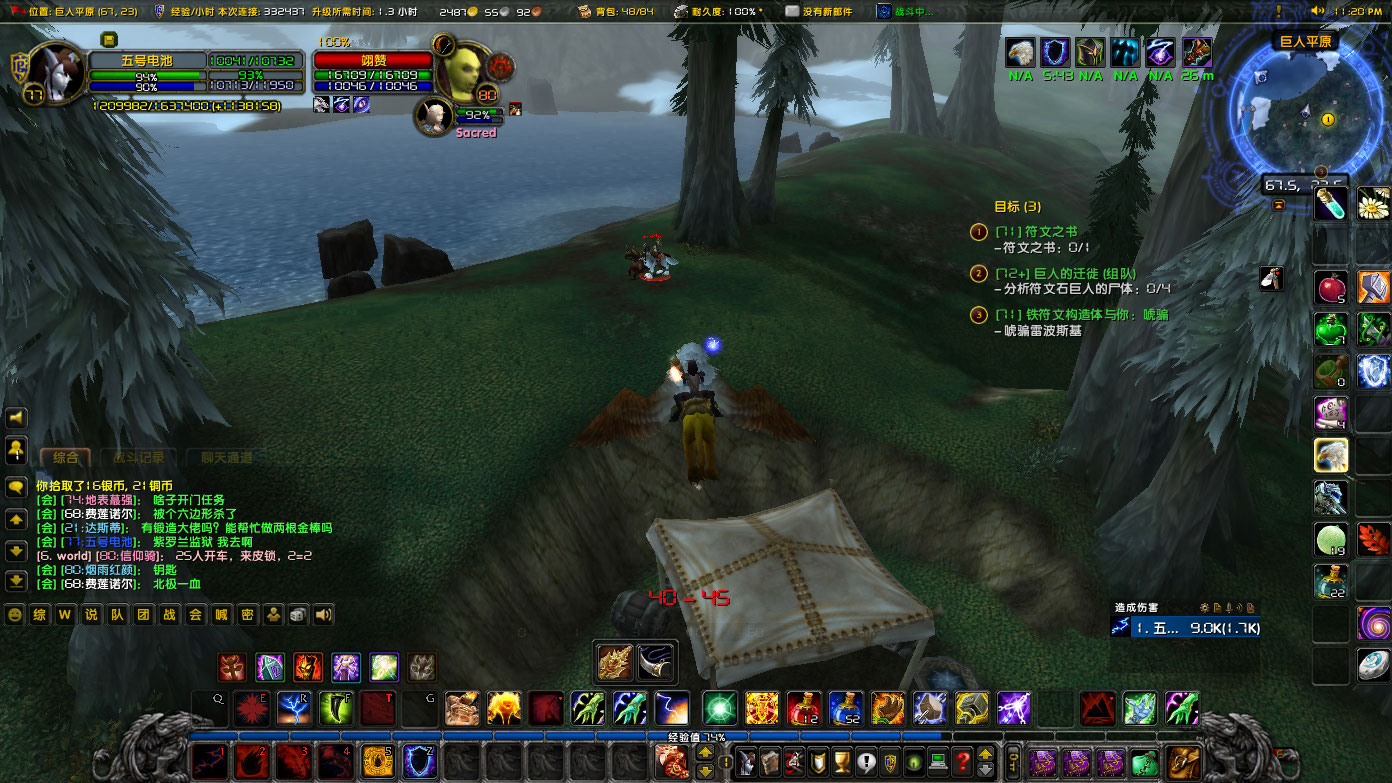Image resolution: width=1392 pixels, height=783 pixels.
Task: Collapse quest 符文之书 via its numbered circle
Action: click(x=977, y=232)
